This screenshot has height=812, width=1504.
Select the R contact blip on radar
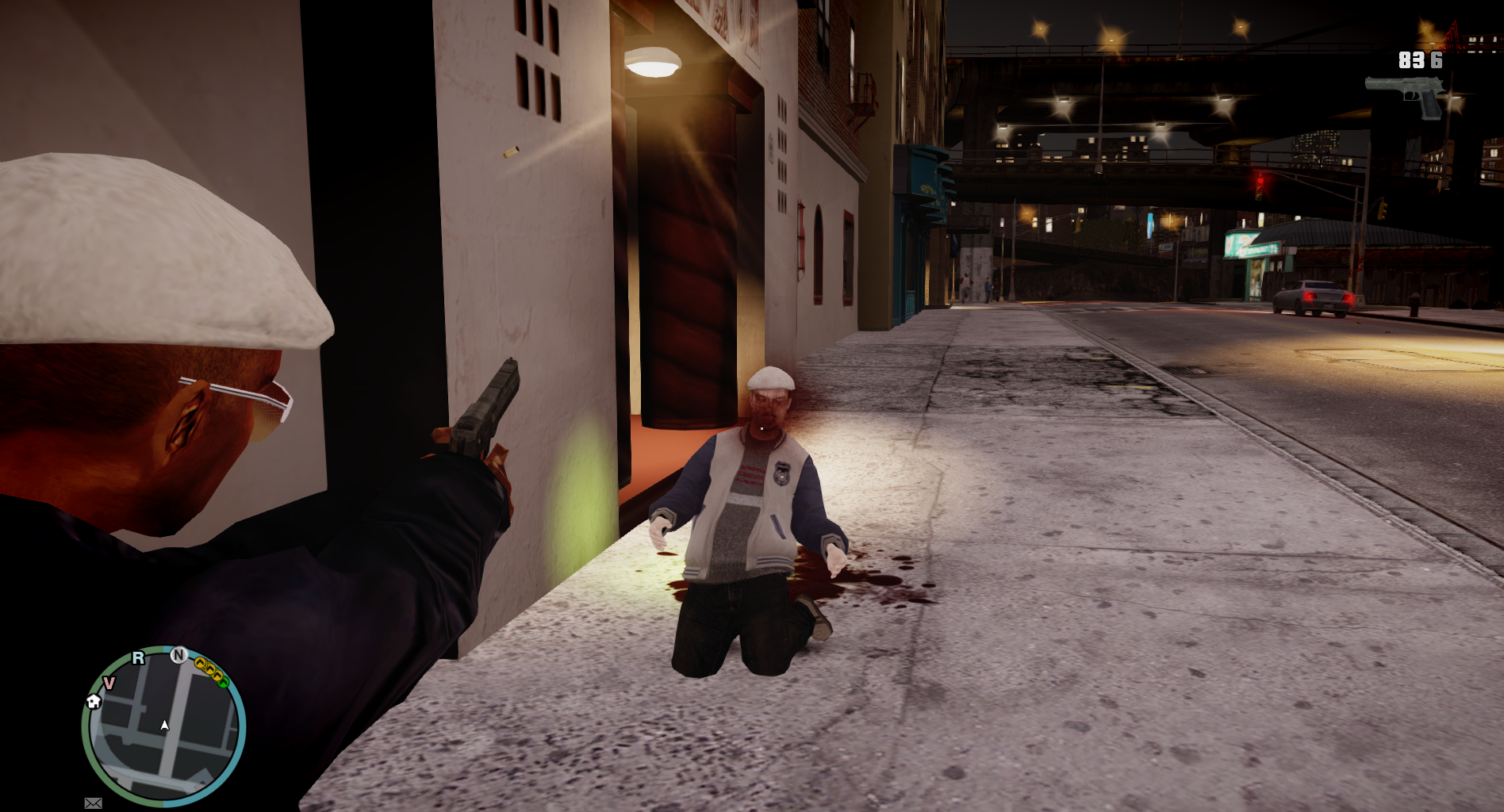(x=139, y=657)
